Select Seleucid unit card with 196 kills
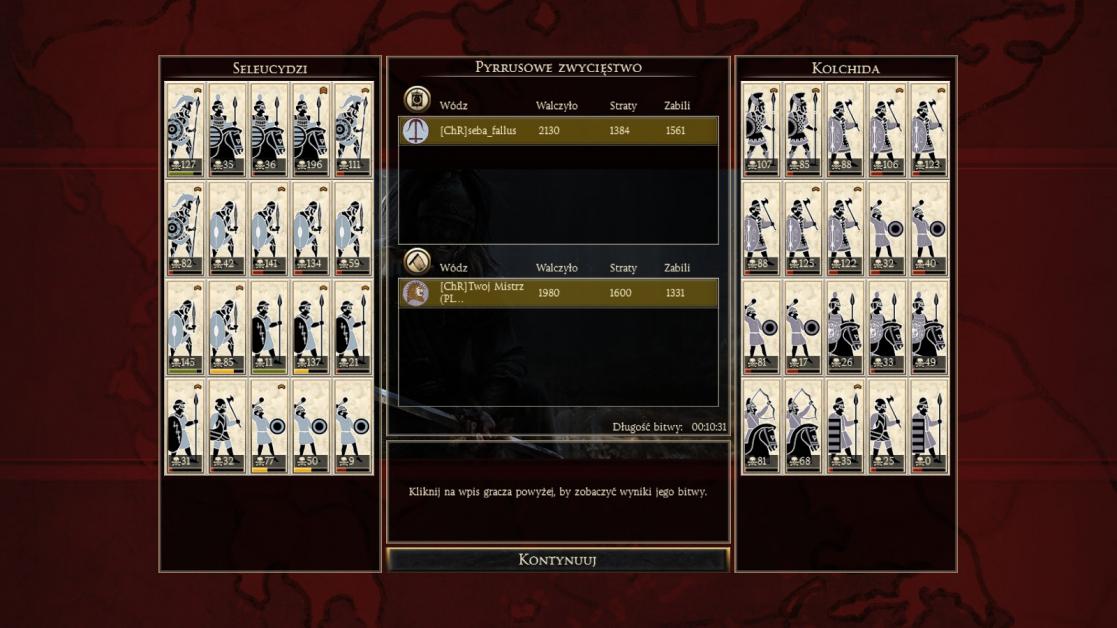 311,128
